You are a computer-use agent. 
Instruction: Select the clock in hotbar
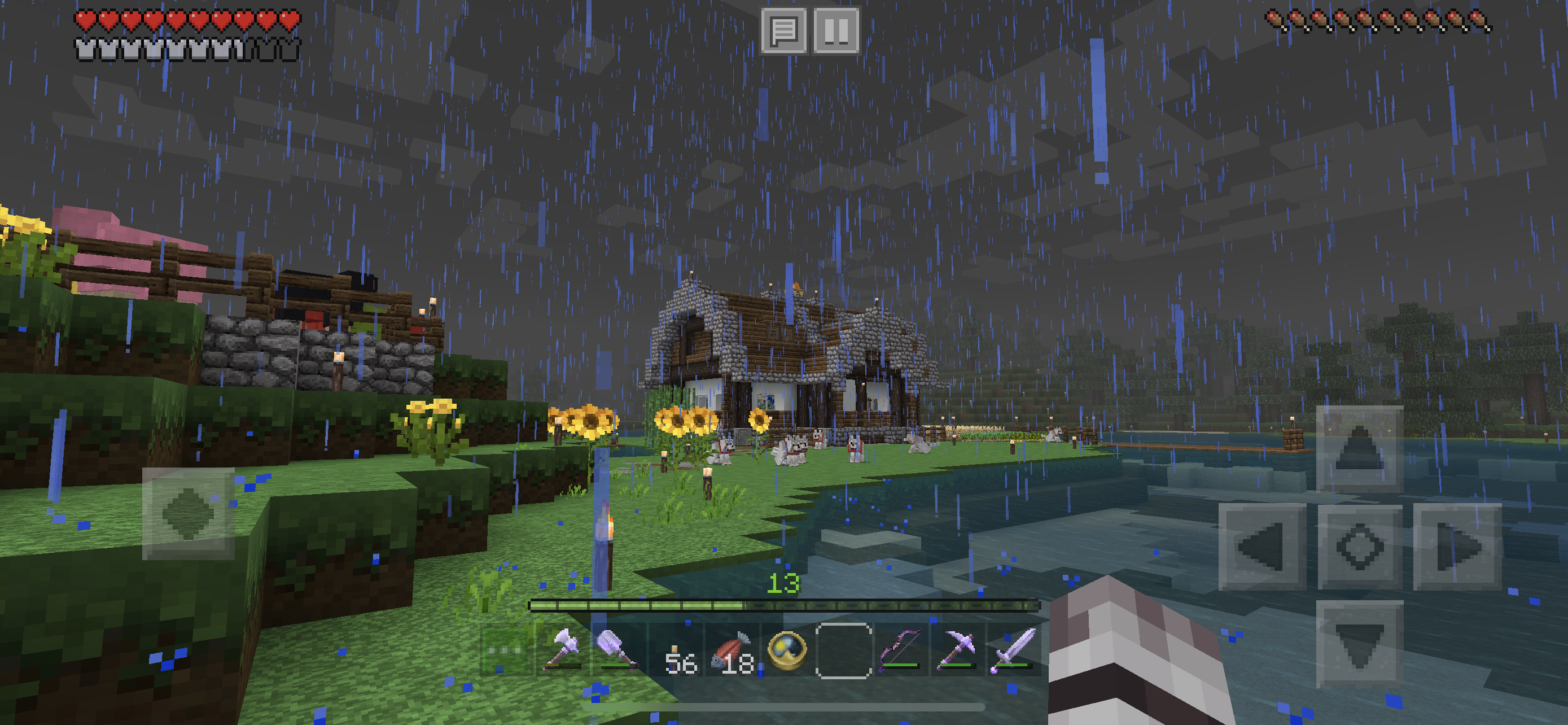coord(787,650)
